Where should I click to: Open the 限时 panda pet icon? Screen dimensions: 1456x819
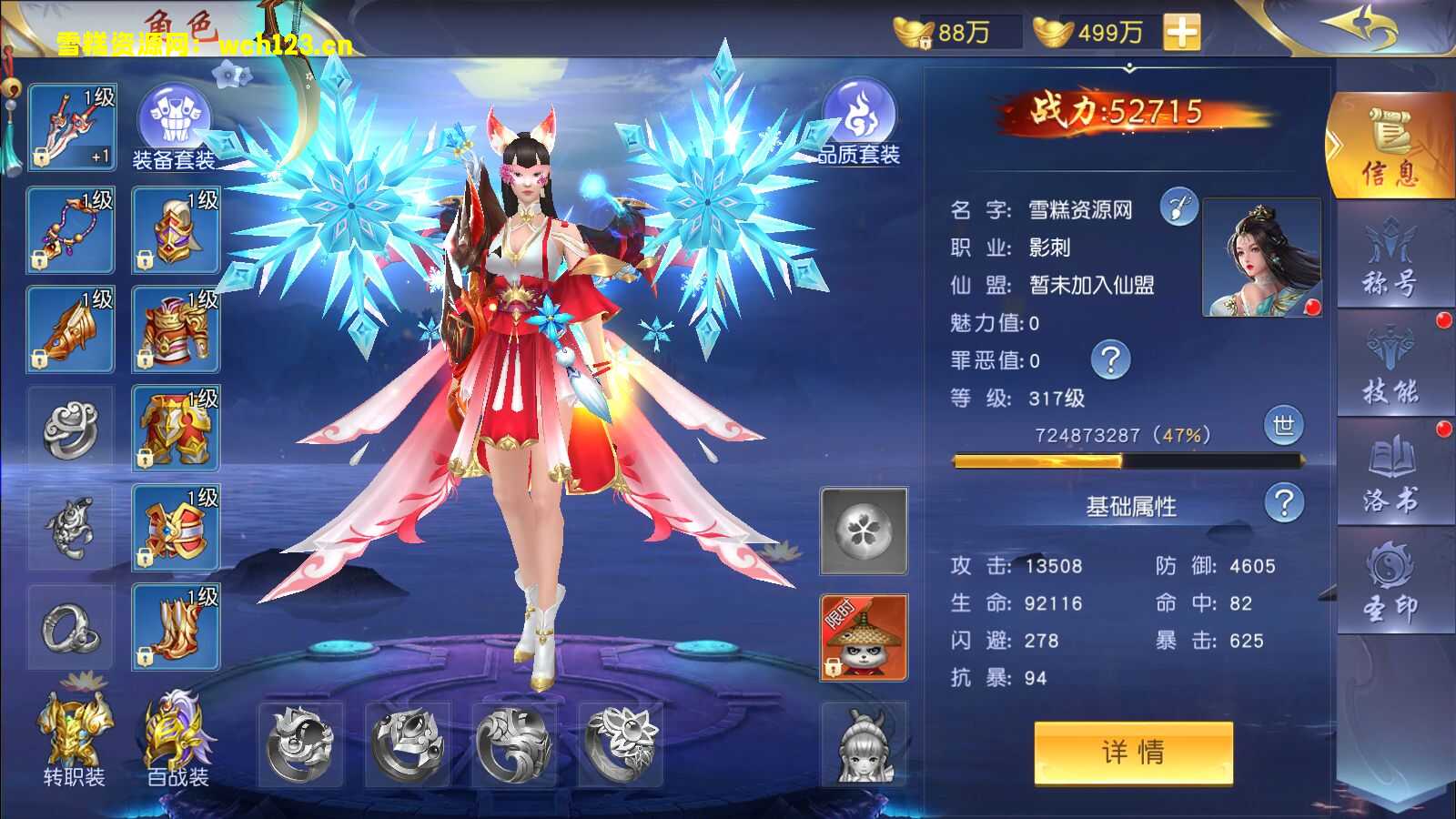(x=863, y=637)
